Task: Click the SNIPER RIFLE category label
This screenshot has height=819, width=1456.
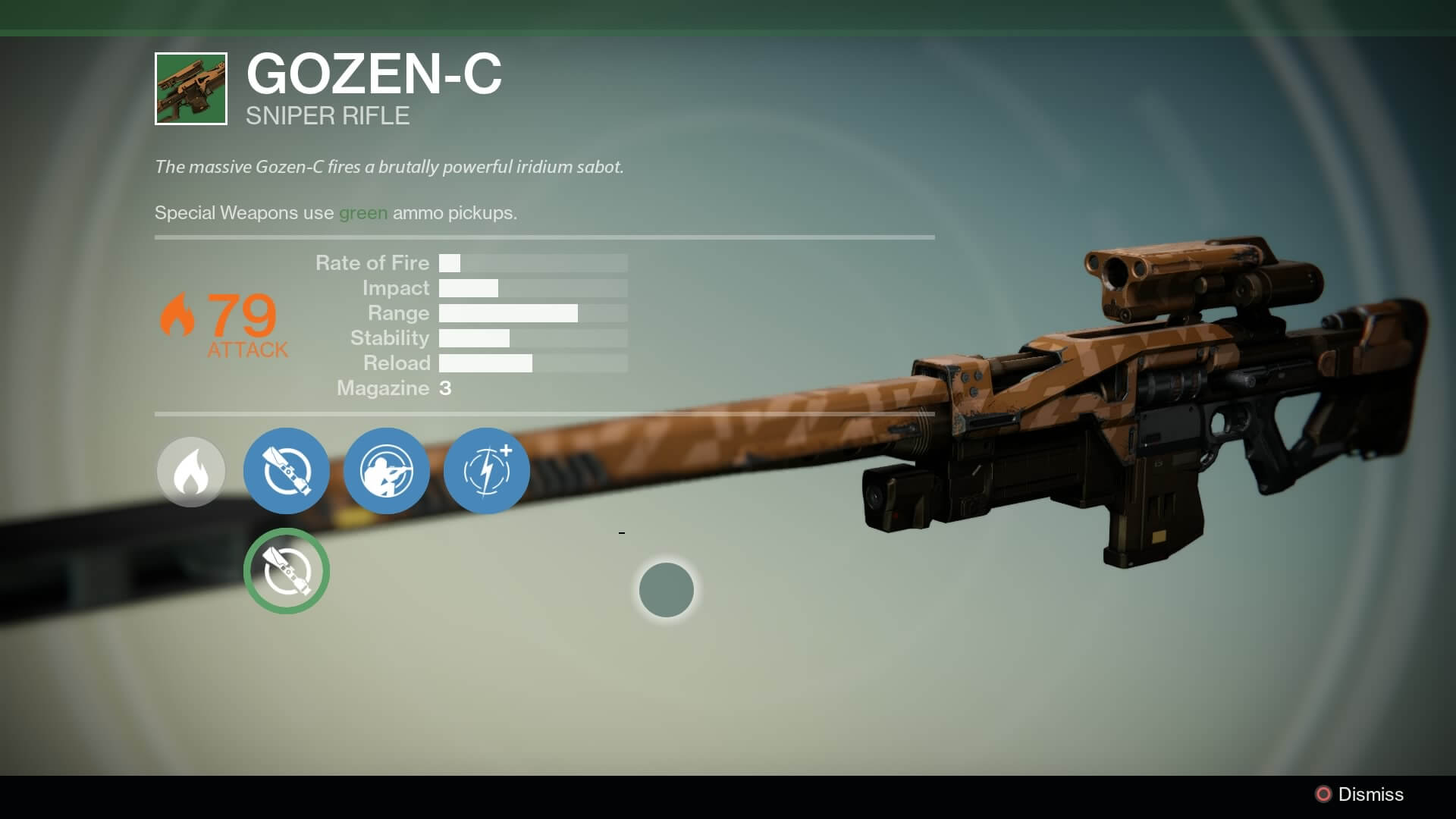Action: 326,116
